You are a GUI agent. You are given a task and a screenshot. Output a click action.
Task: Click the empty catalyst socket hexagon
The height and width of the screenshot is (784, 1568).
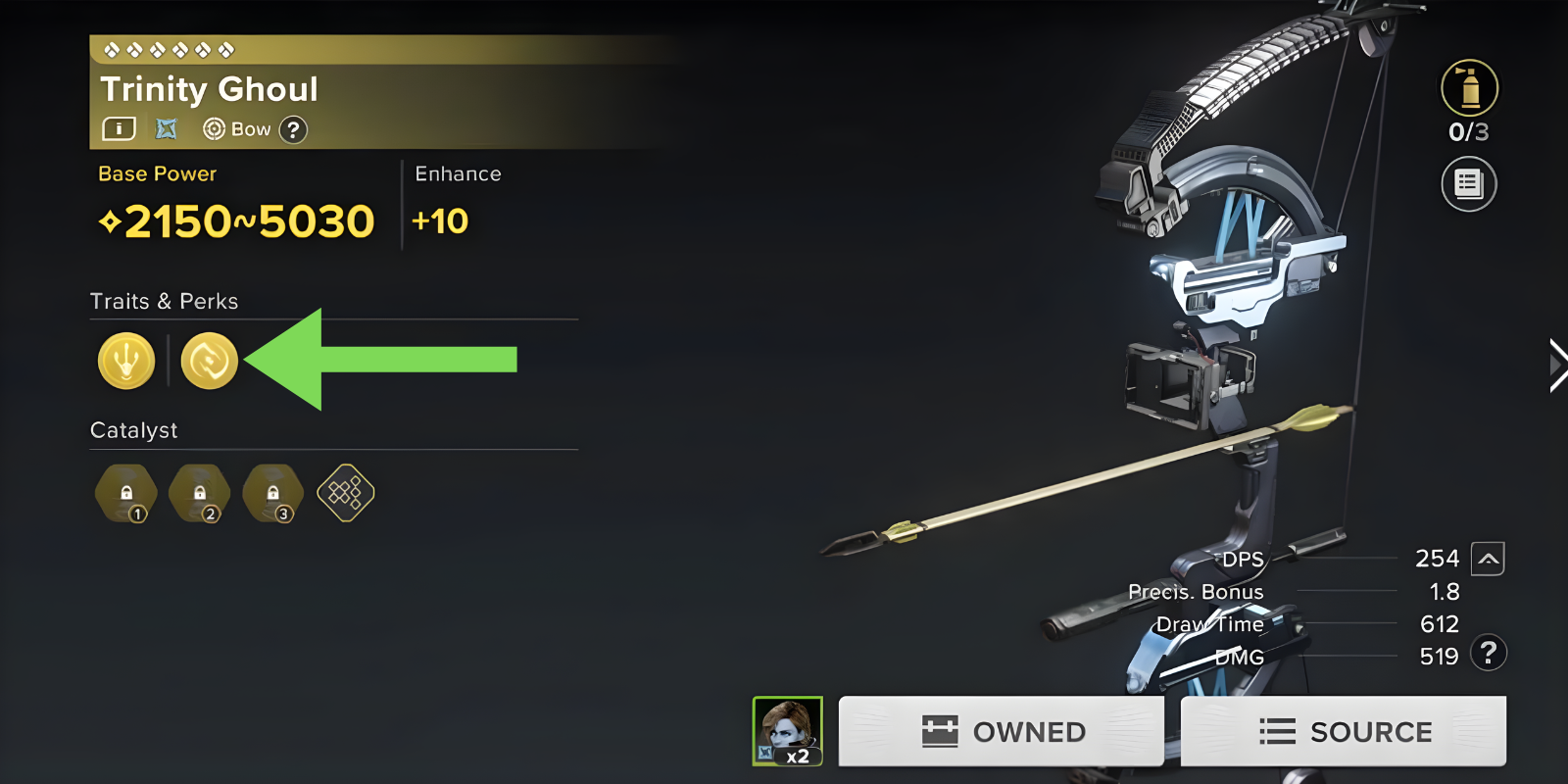coord(345,494)
